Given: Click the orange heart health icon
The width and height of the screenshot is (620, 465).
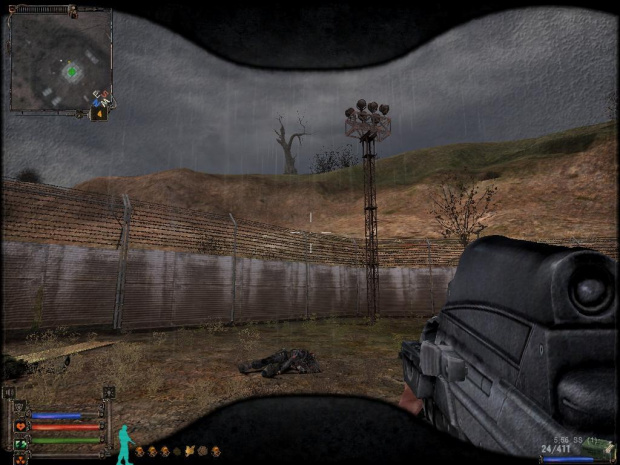Looking at the screenshot, I should [21, 427].
